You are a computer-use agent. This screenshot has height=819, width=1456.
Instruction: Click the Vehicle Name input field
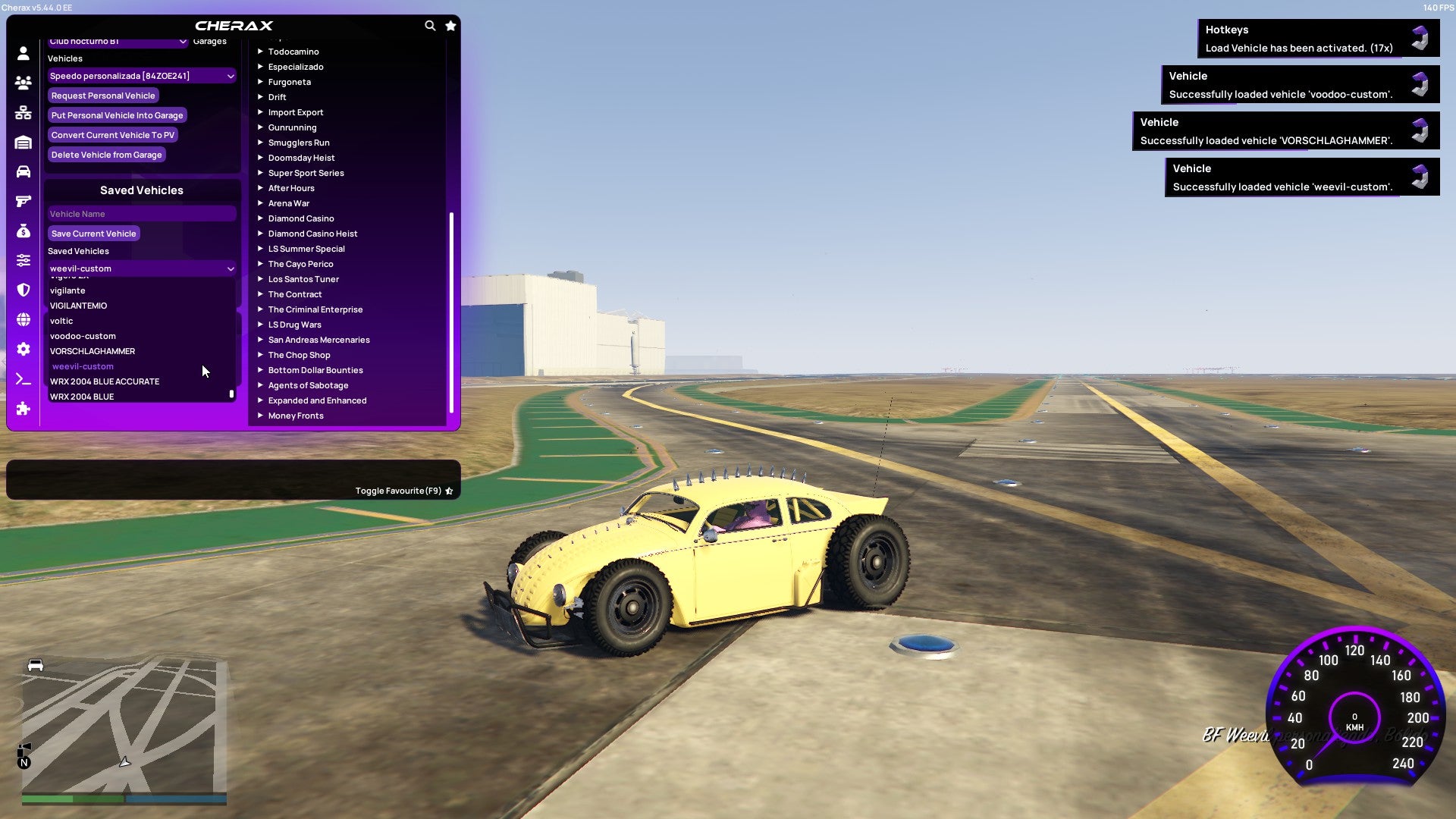point(141,214)
